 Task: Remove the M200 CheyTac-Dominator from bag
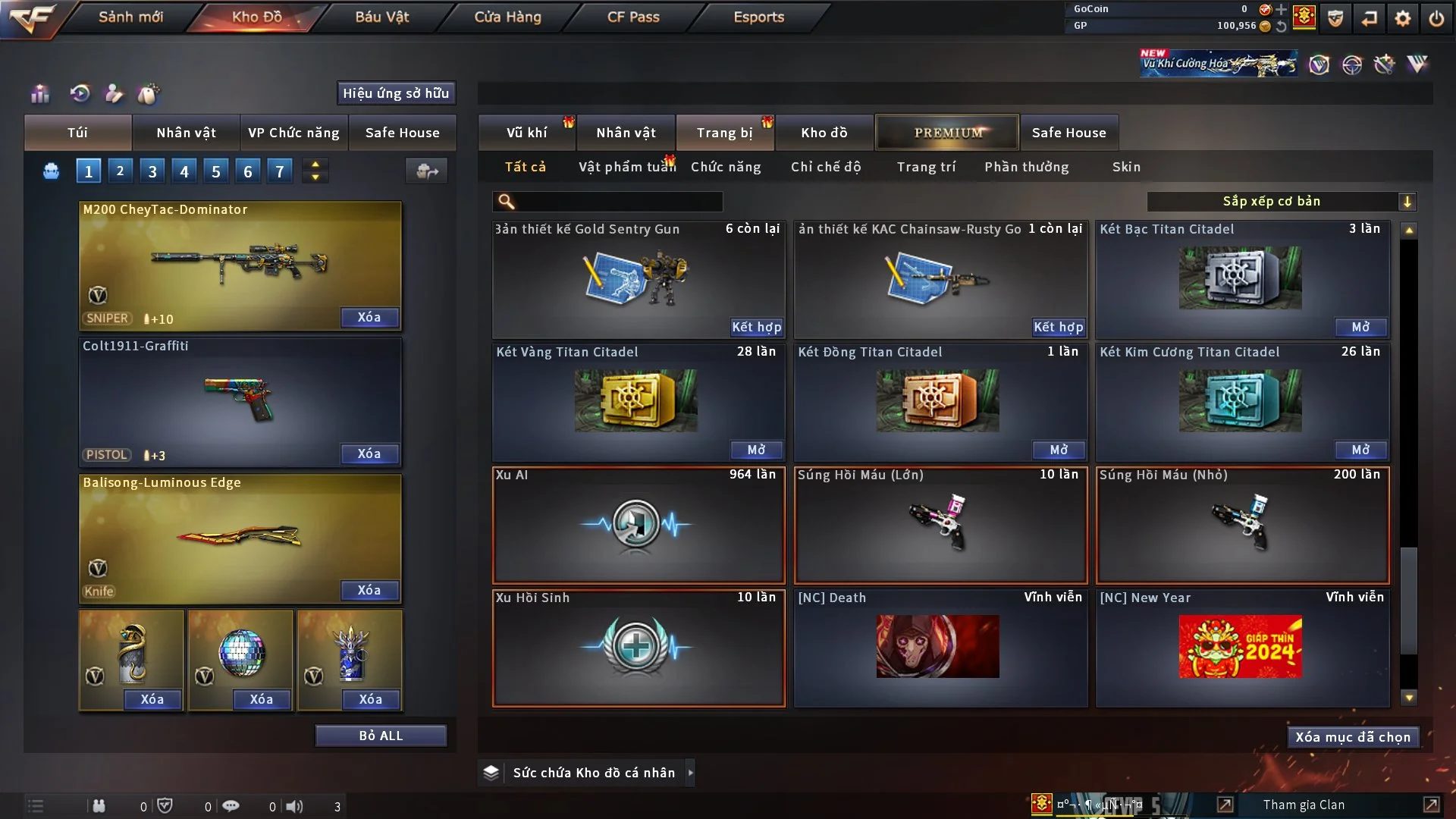(x=369, y=317)
